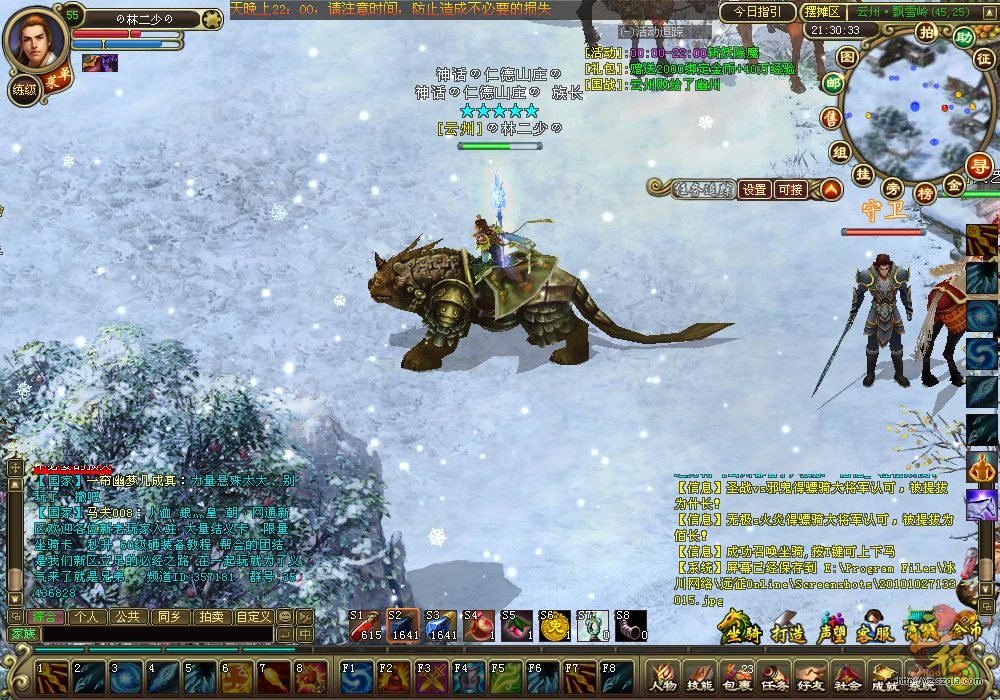Collapse the quest tracker with the arrow button
The image size is (1000, 700).
(x=832, y=189)
